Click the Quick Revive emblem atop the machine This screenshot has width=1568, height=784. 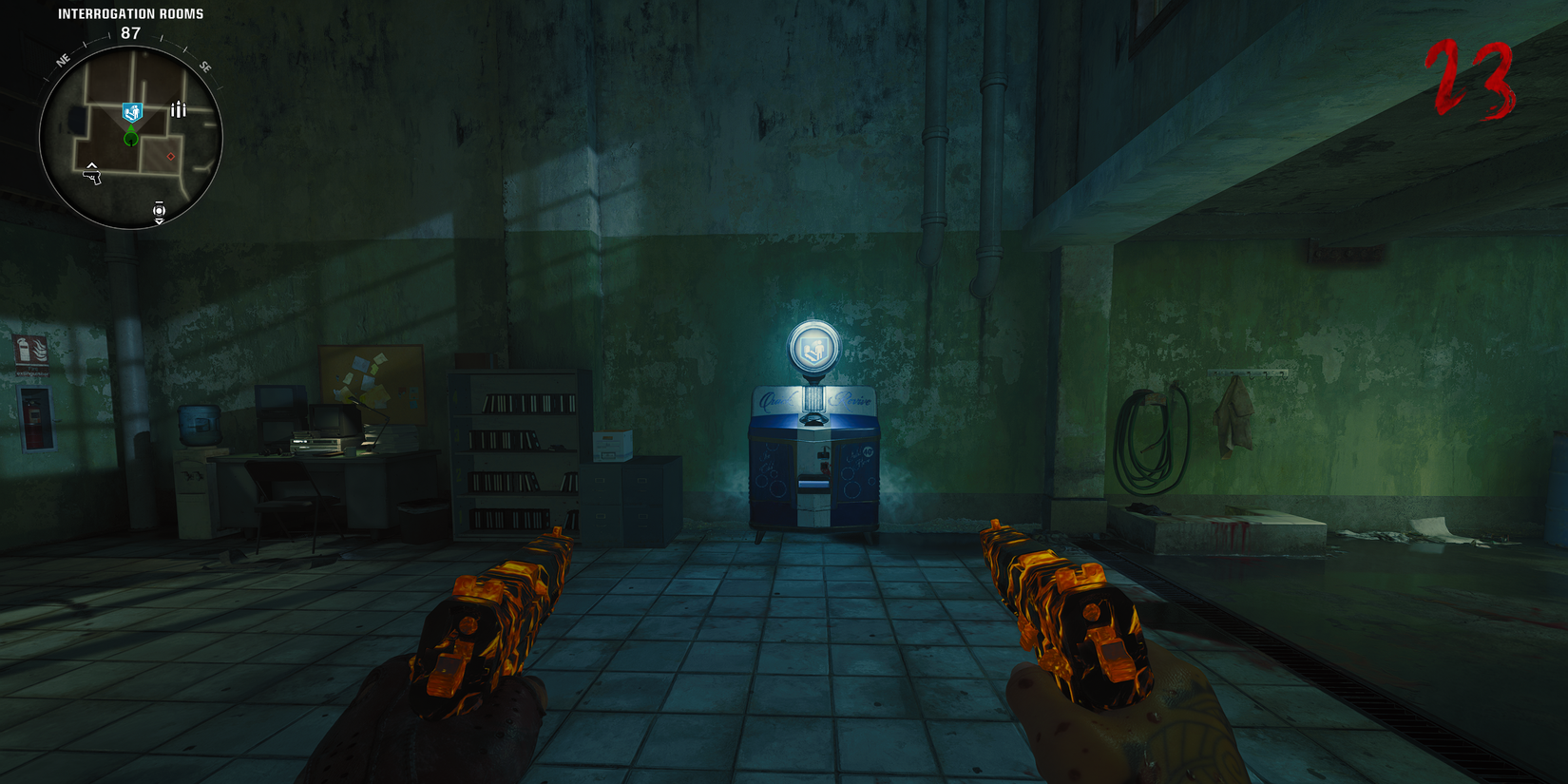coord(812,348)
